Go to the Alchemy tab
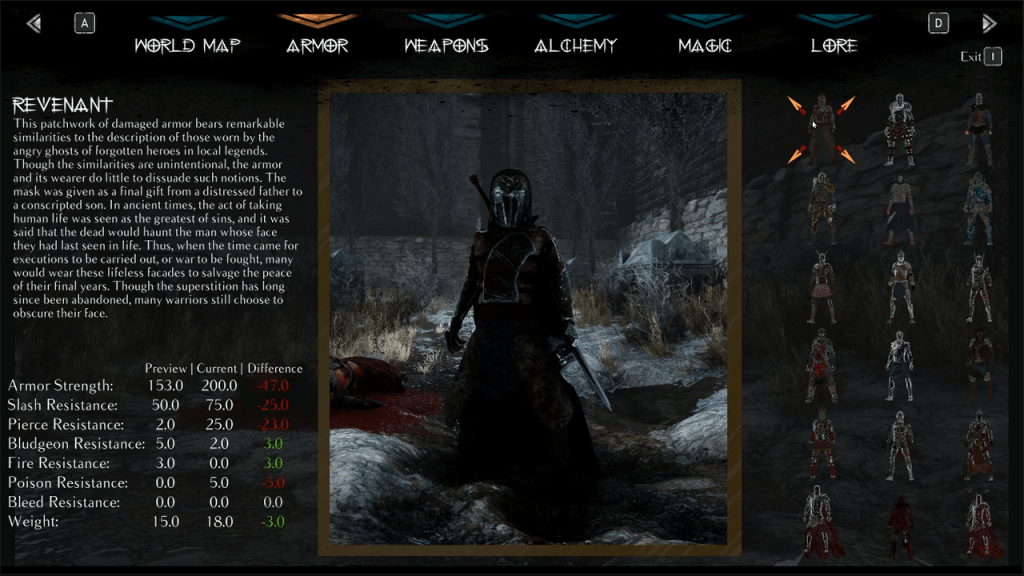The height and width of the screenshot is (576, 1024). tap(576, 45)
